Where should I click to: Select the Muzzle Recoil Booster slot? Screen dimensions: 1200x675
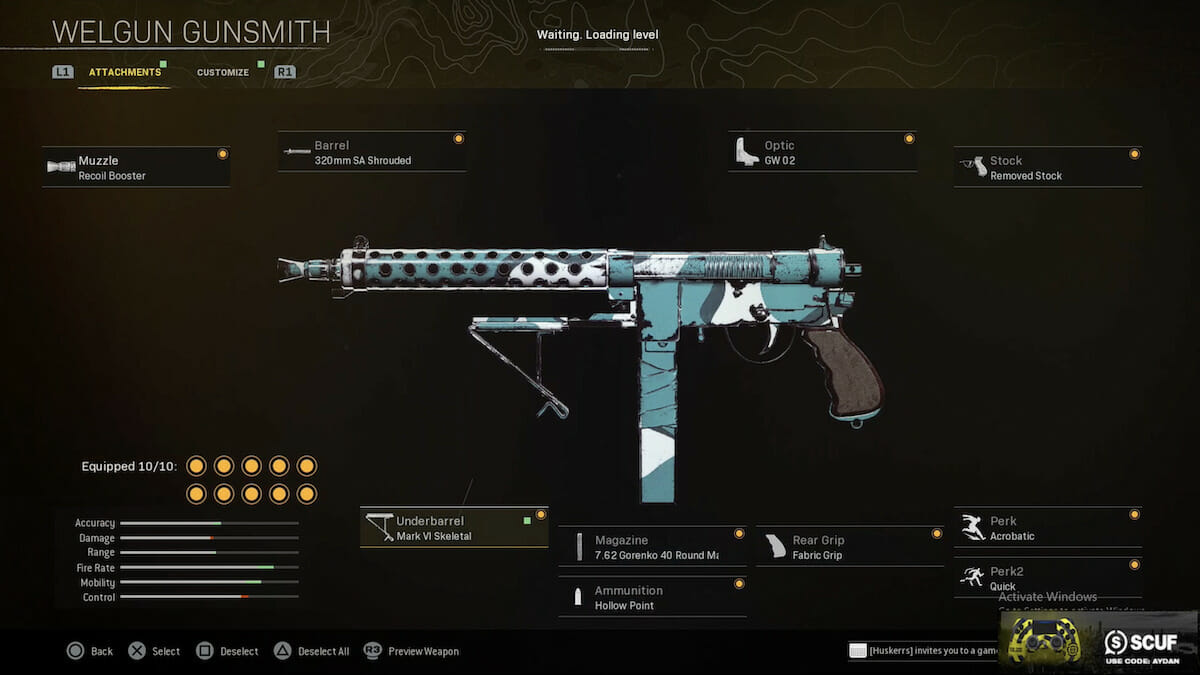pyautogui.click(x=136, y=168)
